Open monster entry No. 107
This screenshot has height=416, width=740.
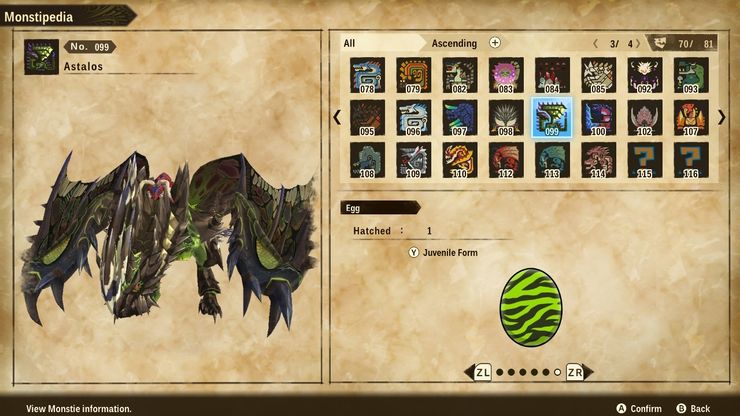691,117
